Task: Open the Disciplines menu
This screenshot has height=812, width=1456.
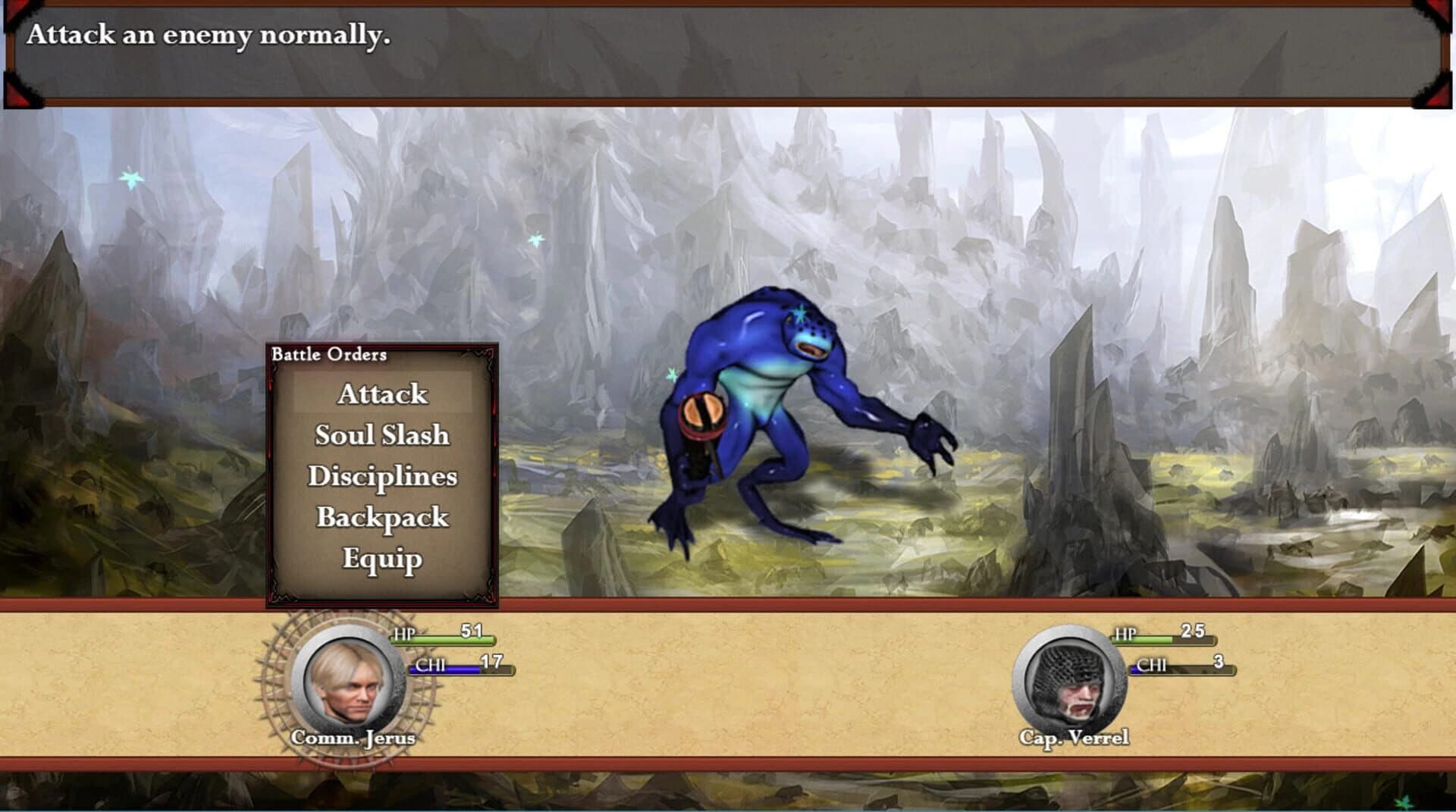Action: [x=384, y=475]
